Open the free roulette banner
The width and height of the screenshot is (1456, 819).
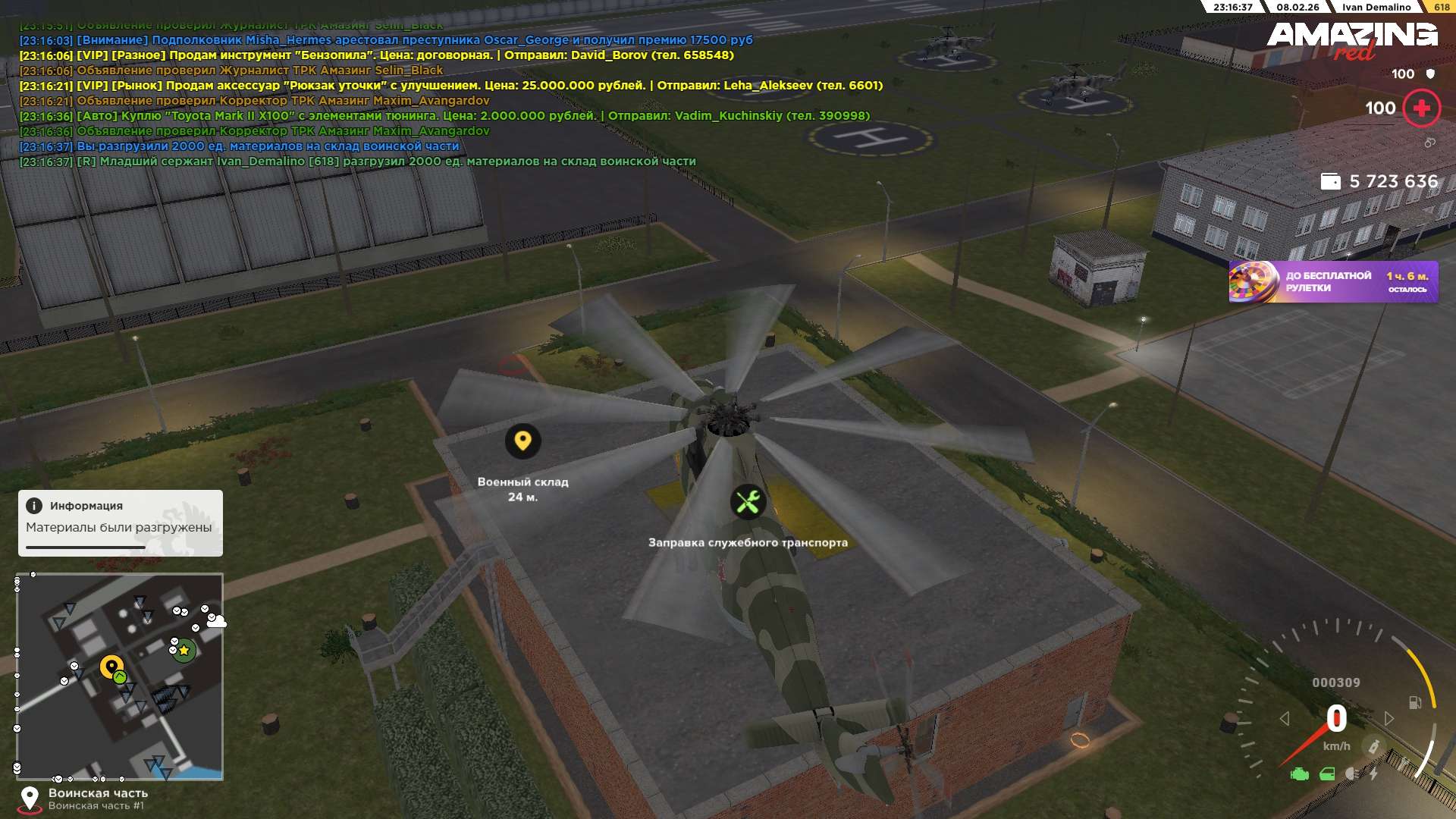(1332, 282)
